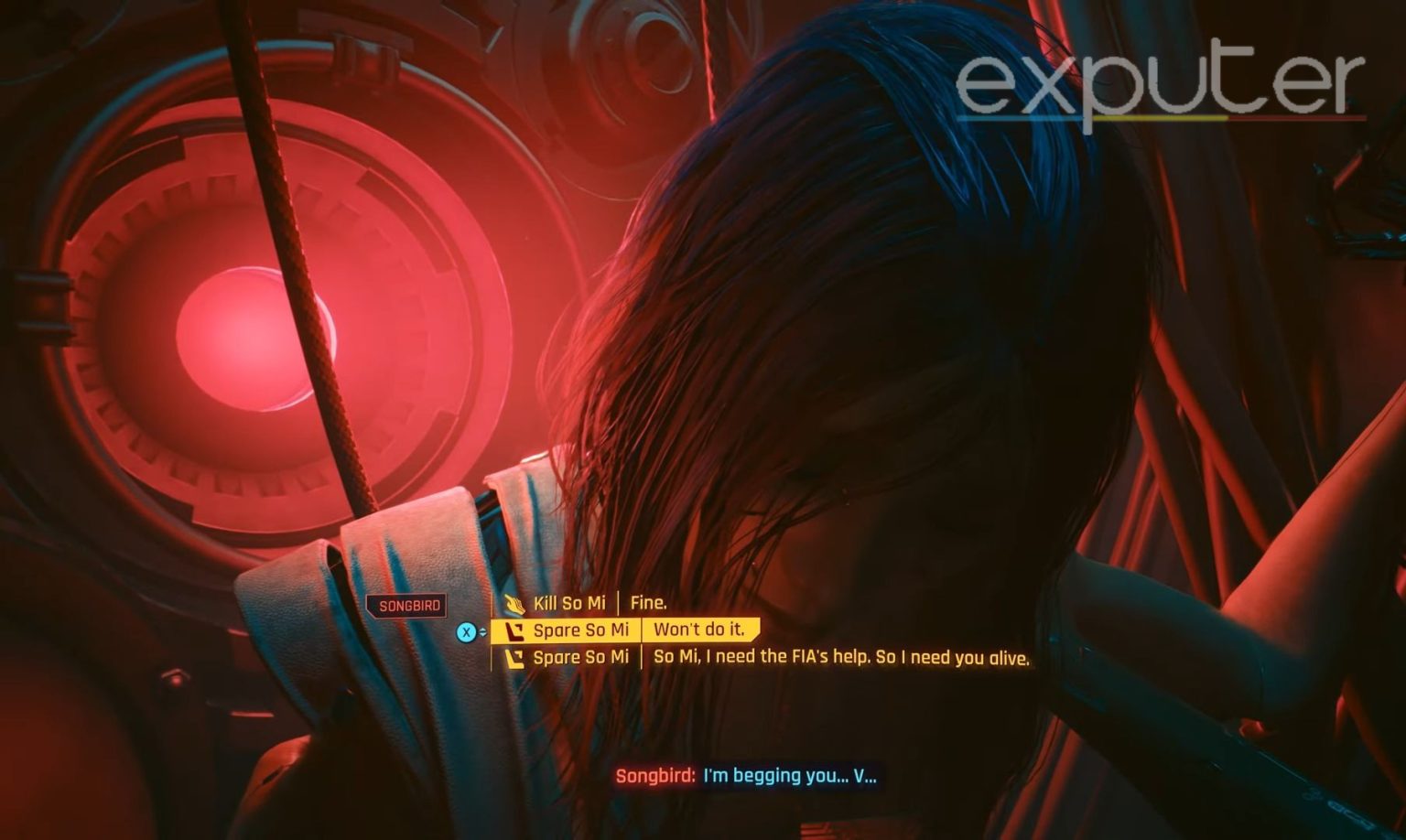
Task: Click Songbird's subtitle line at bottom
Action: [746, 775]
